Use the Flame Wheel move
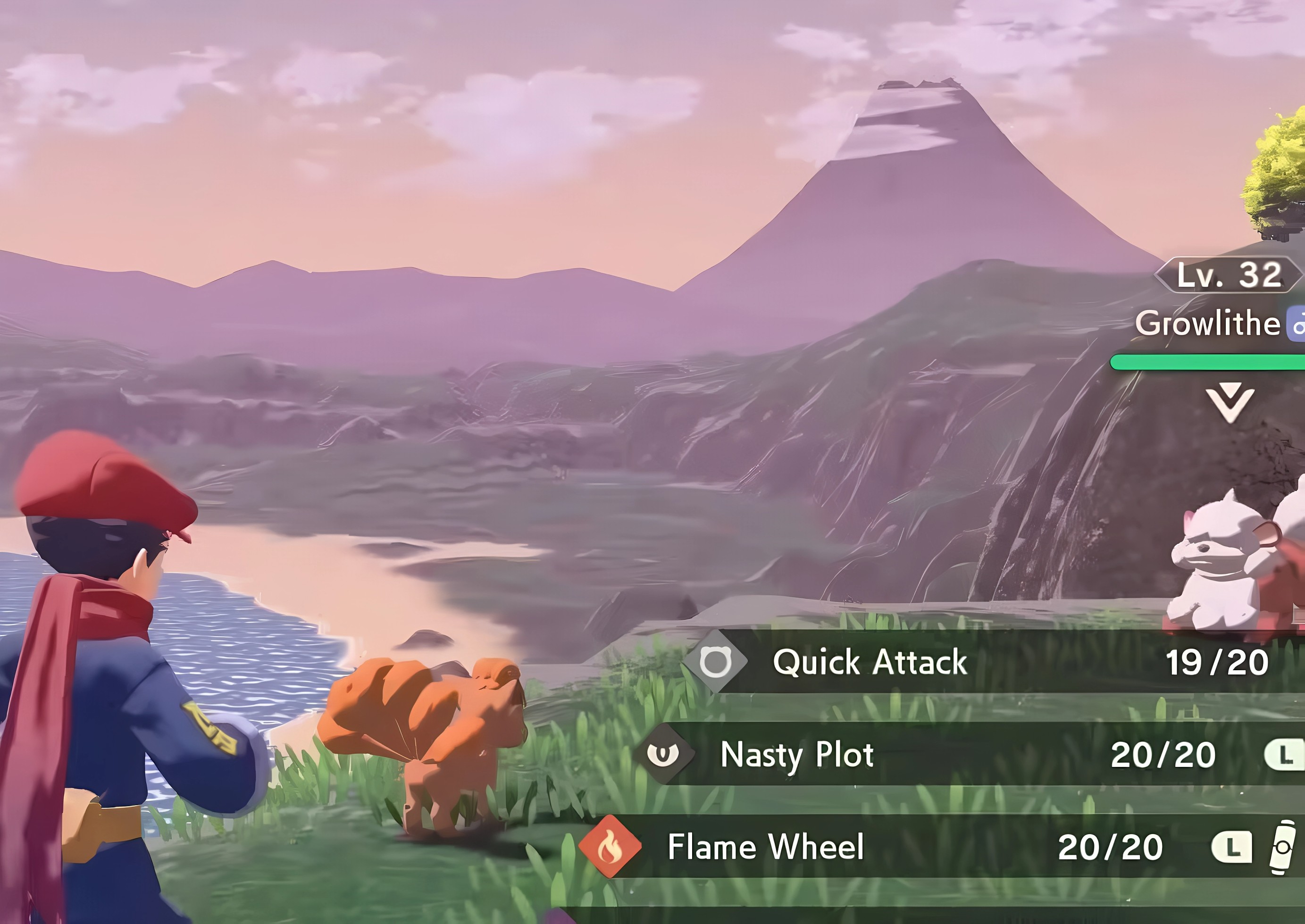This screenshot has height=924, width=1305. click(x=765, y=847)
